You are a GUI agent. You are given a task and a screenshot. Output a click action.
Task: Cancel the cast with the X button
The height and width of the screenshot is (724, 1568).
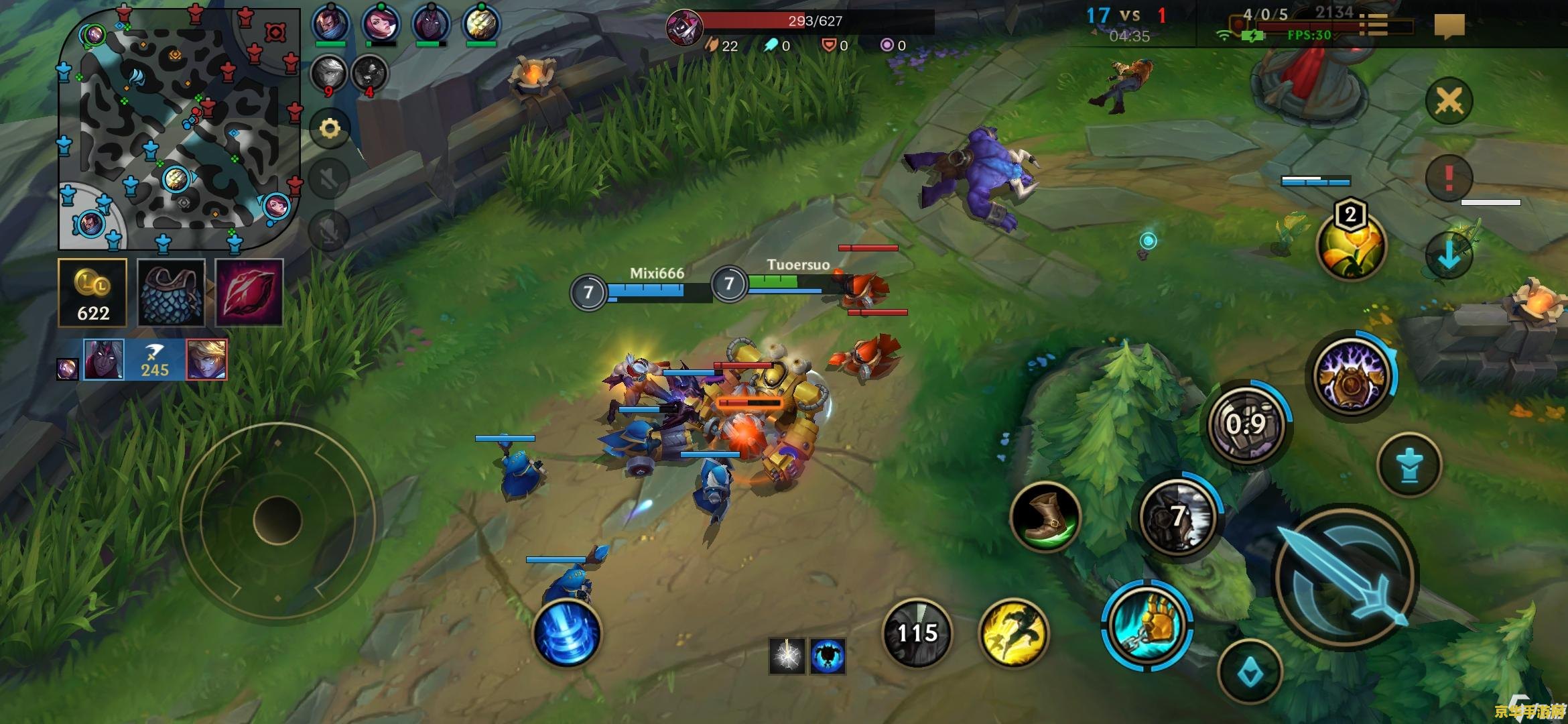(x=1449, y=101)
